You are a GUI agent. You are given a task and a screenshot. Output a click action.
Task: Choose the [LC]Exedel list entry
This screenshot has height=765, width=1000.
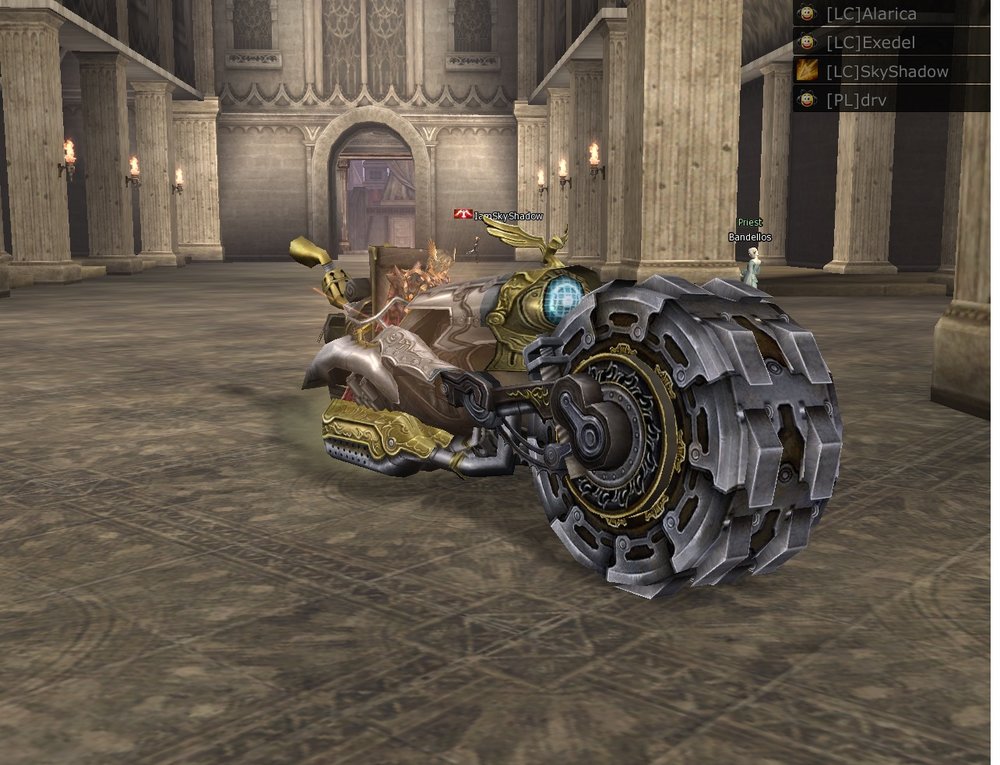coord(868,43)
